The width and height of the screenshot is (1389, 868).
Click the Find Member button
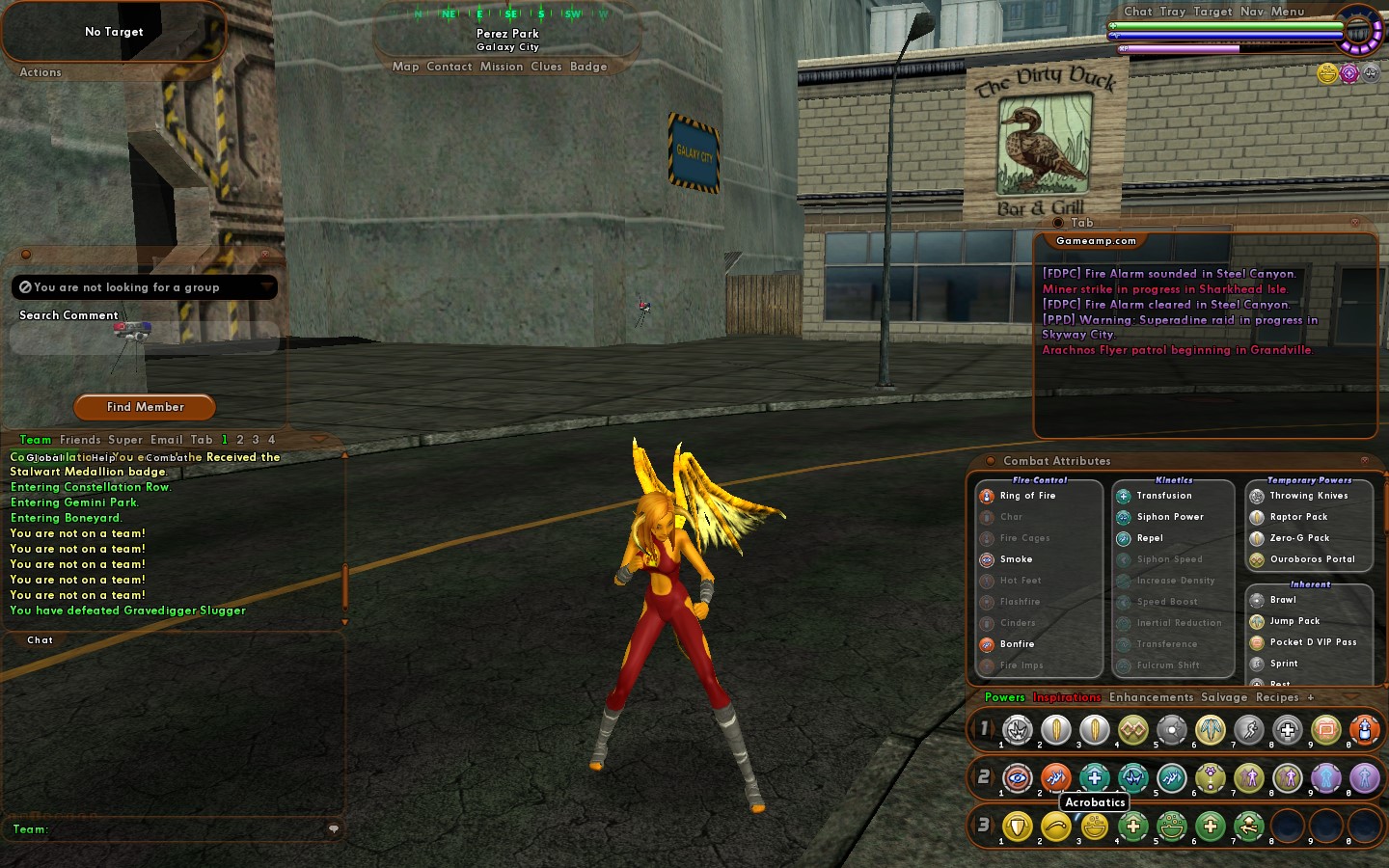point(145,407)
